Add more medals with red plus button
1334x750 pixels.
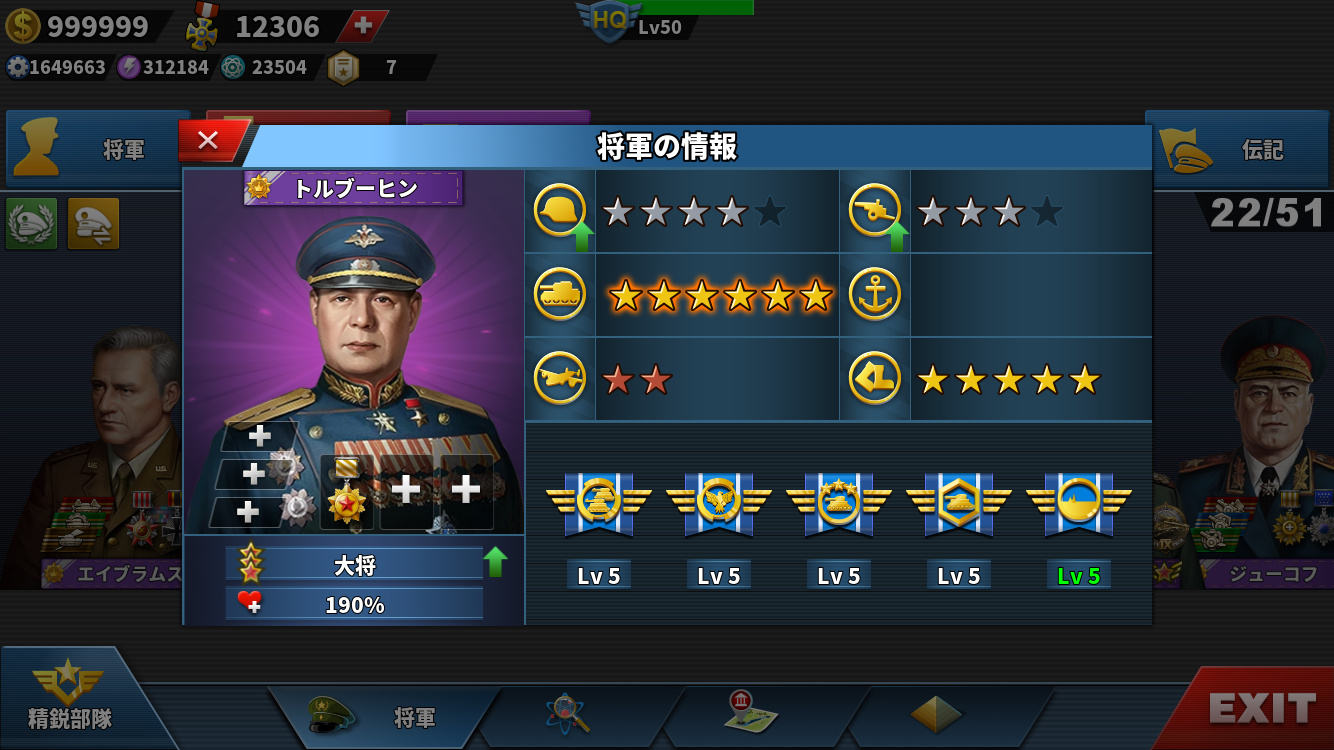point(363,26)
